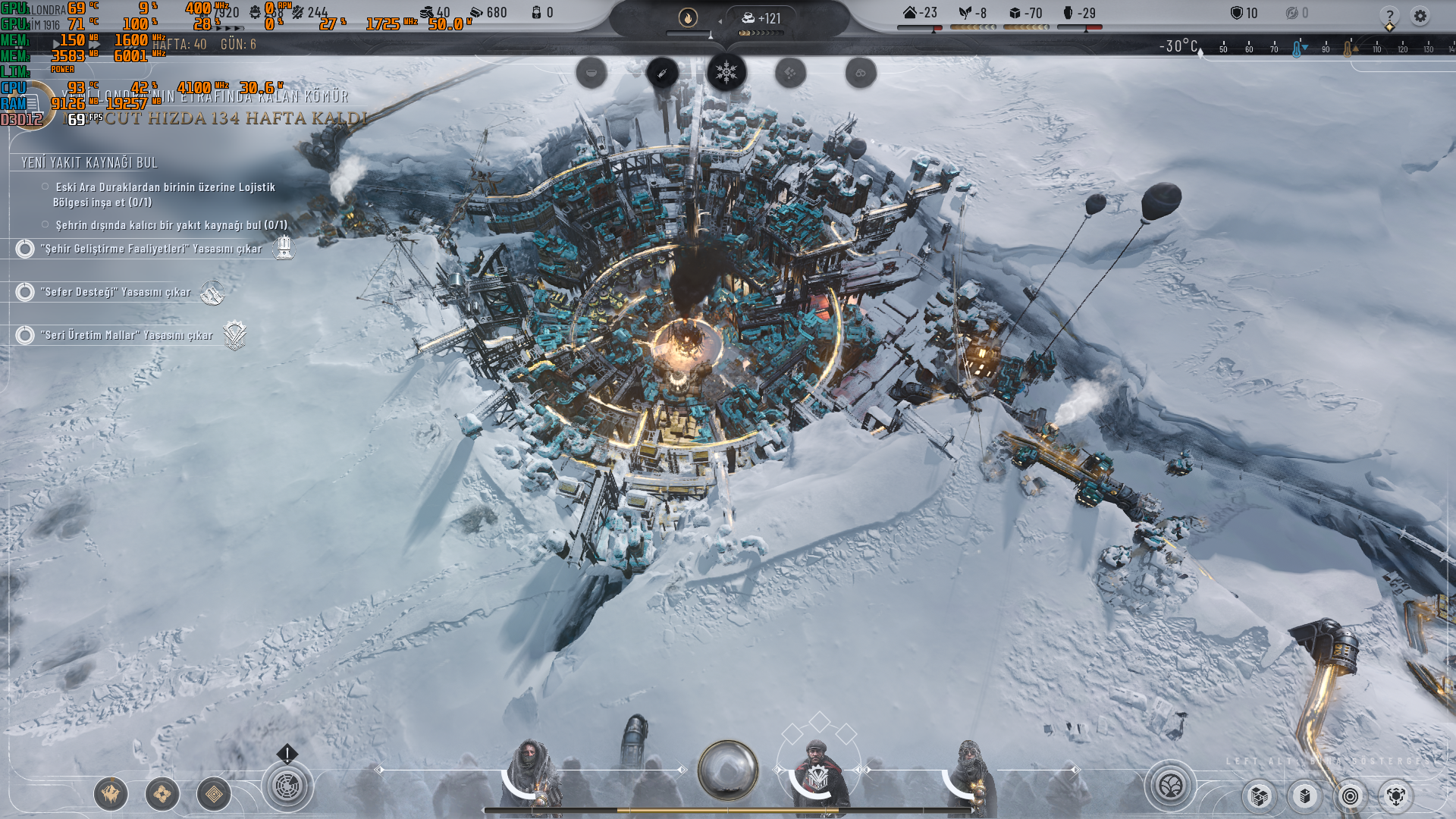Select the snowflake cold problem icon
This screenshot has width=1456, height=819.
[x=726, y=73]
